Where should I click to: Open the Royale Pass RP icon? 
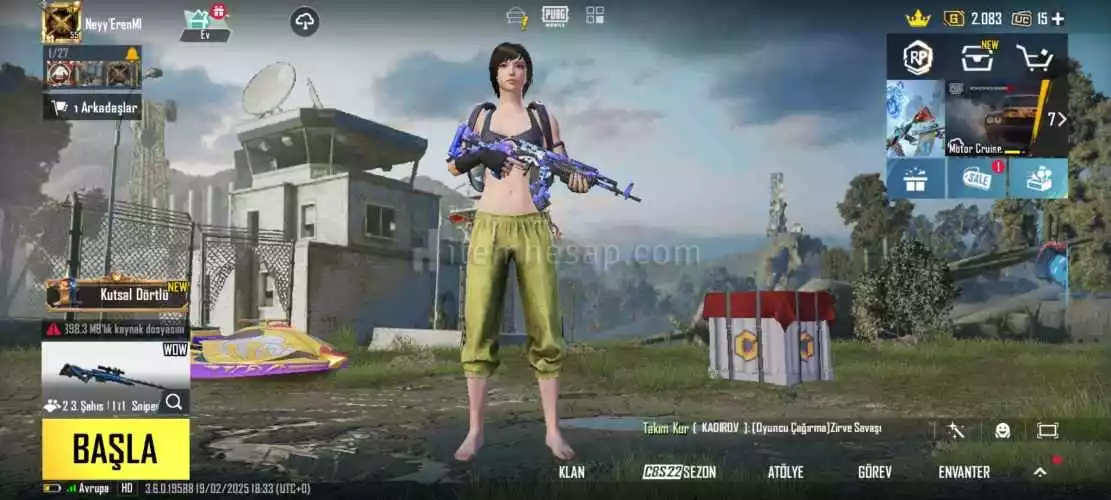pos(917,57)
